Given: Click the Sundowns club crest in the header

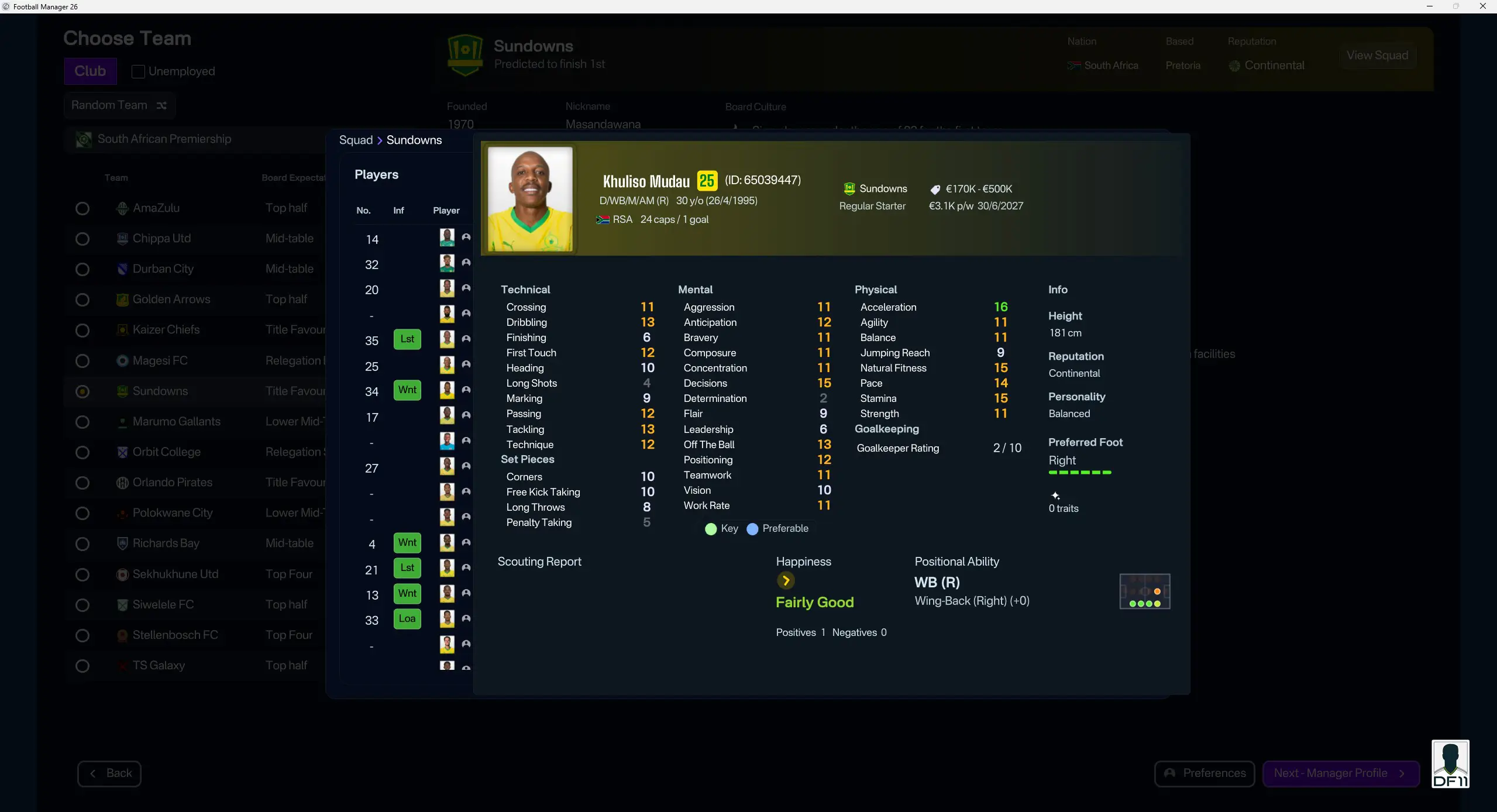Looking at the screenshot, I should 464,54.
